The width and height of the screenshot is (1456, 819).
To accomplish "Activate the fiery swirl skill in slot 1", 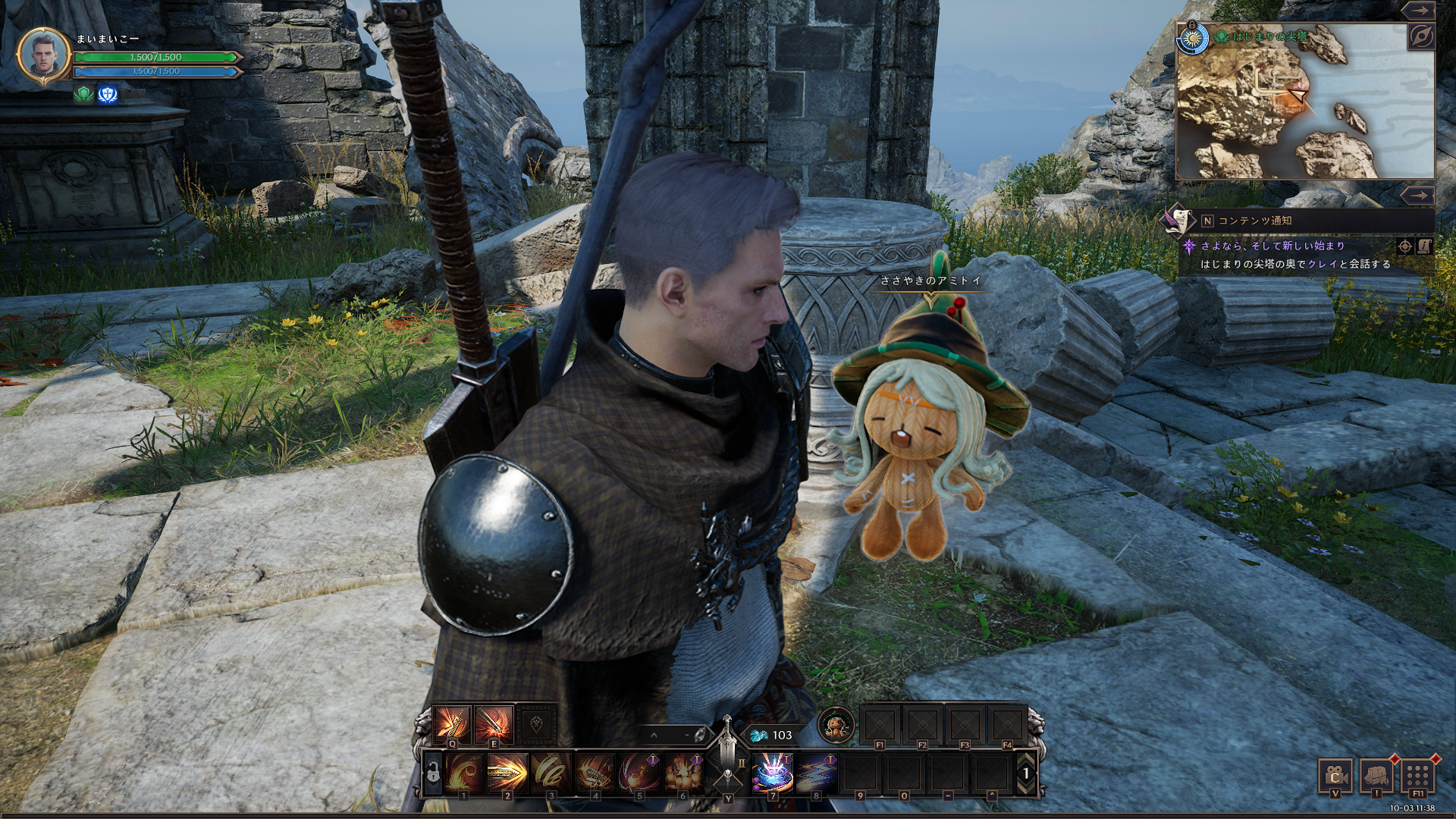I will (463, 773).
